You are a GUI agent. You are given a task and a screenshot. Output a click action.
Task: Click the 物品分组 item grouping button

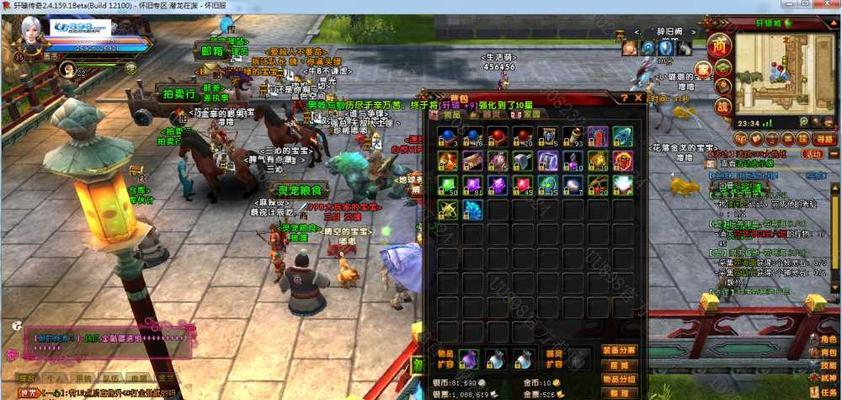[619, 379]
